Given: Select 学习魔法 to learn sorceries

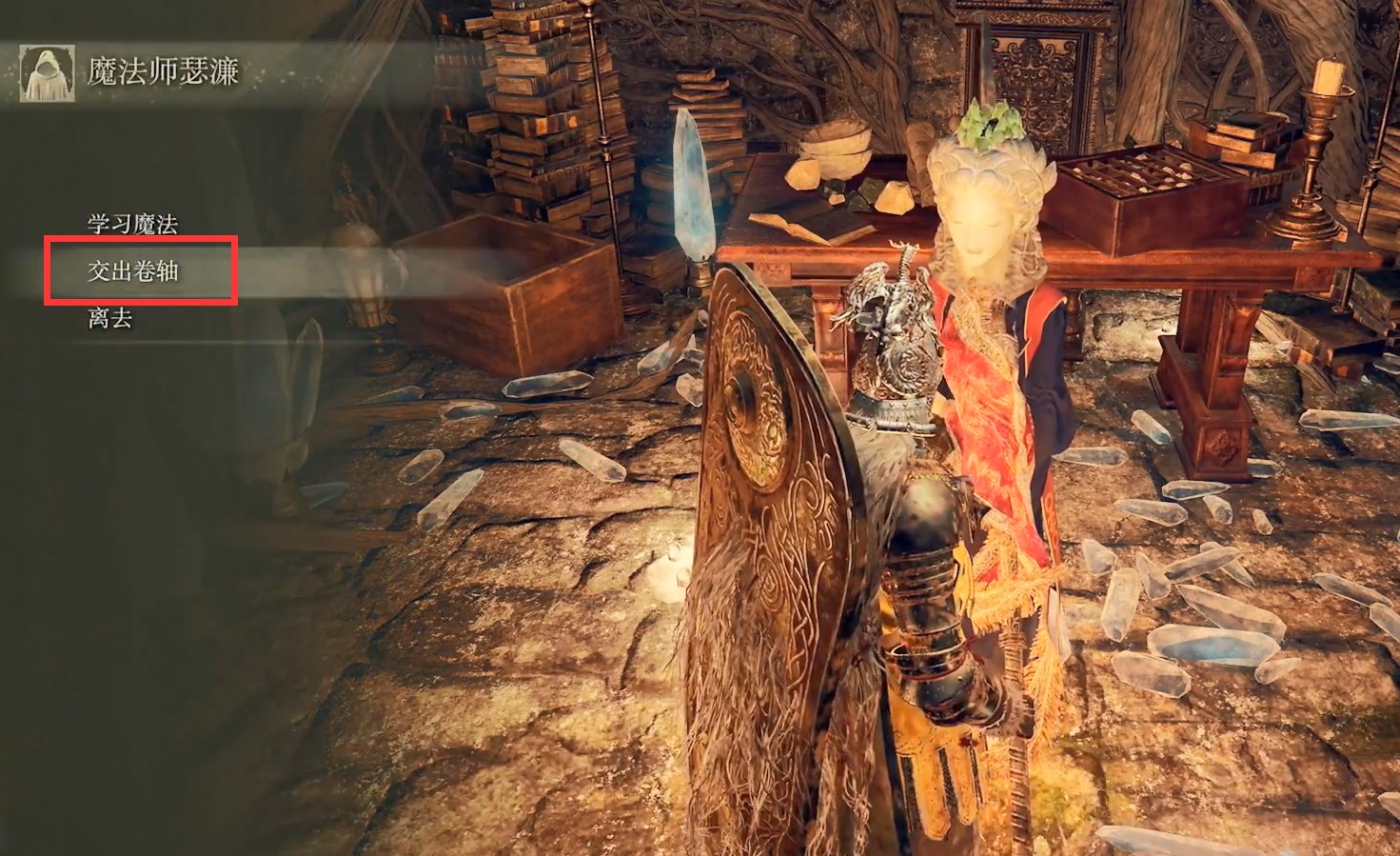Looking at the screenshot, I should click(x=132, y=225).
